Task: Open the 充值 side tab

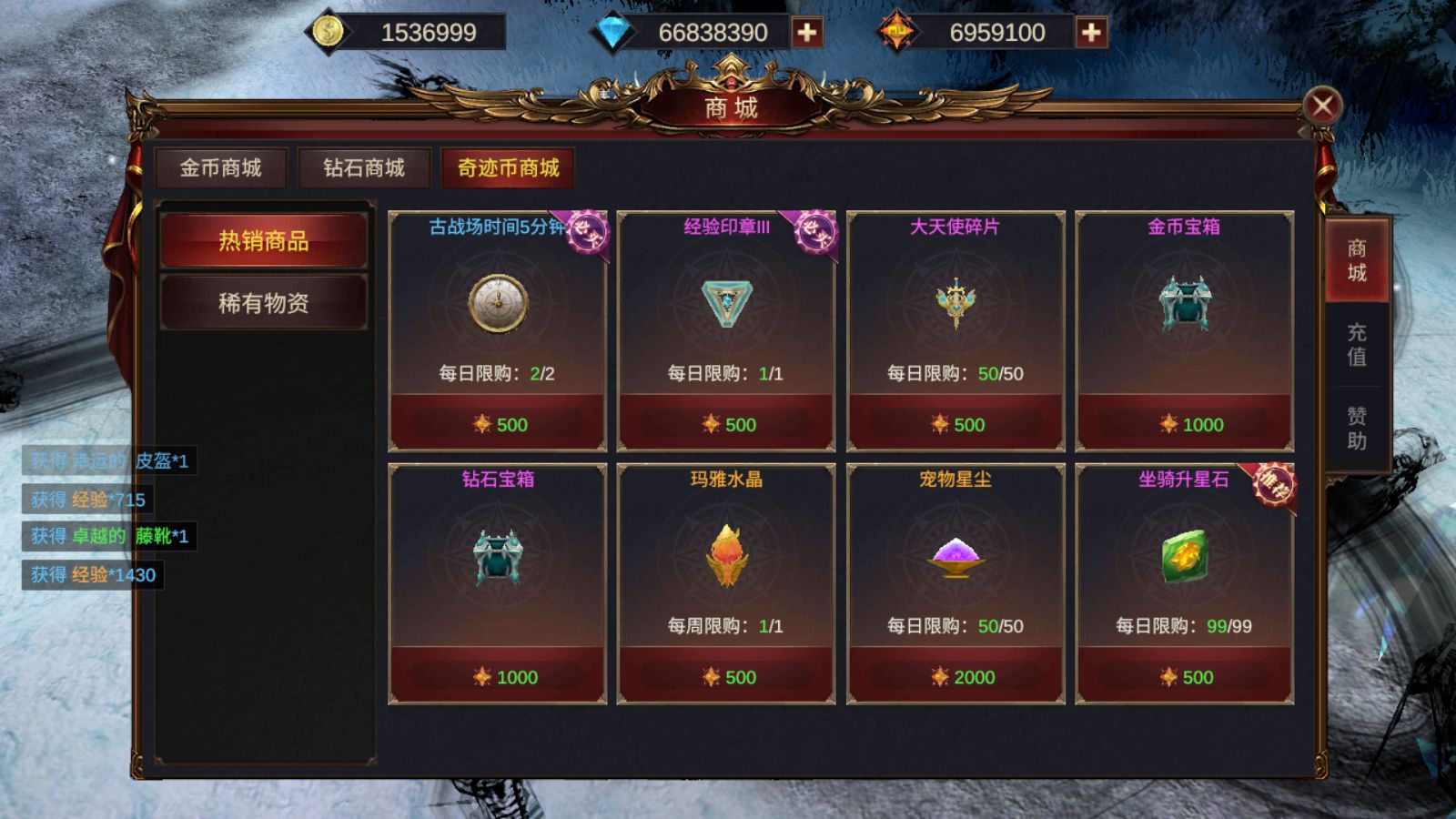Action: point(1357,344)
